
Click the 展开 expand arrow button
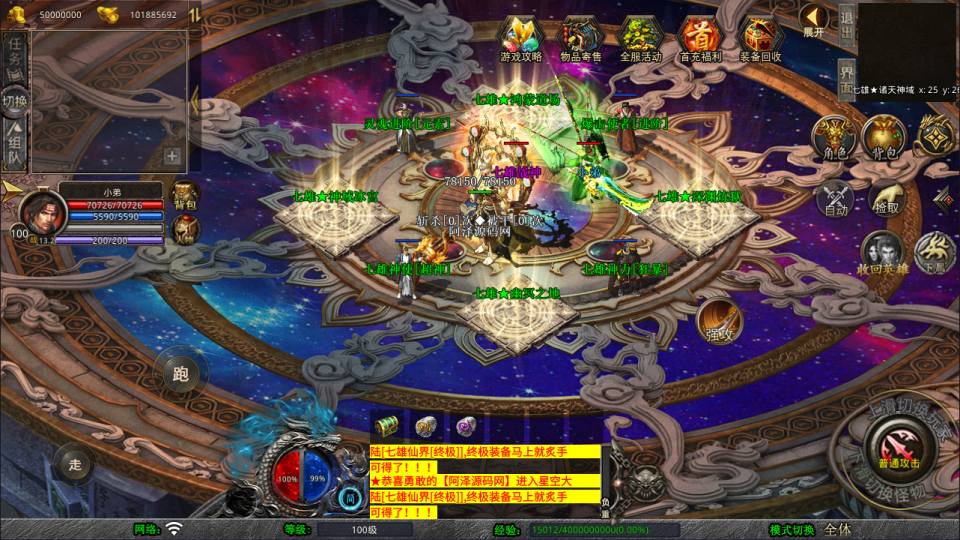tap(814, 20)
